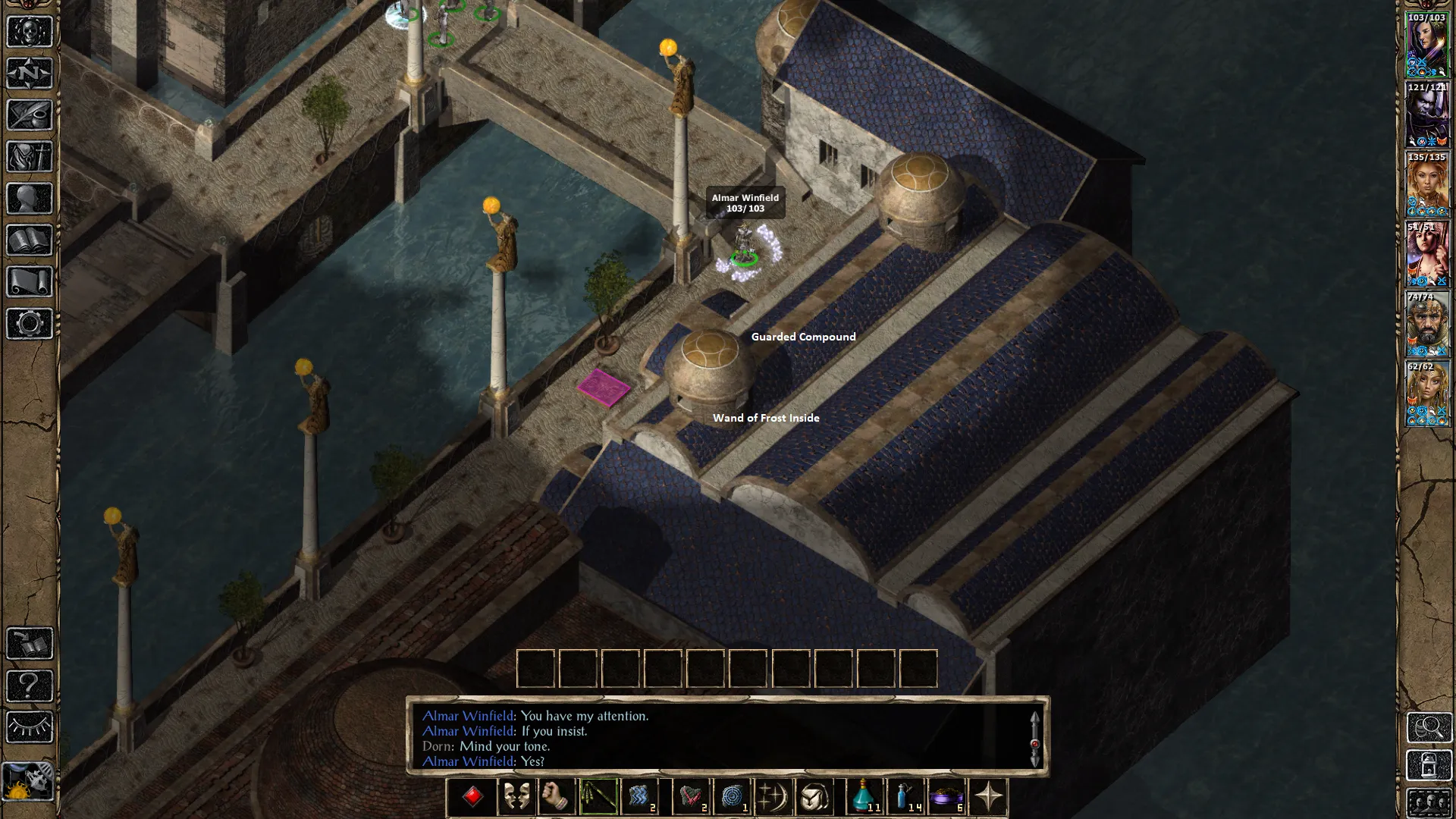Image resolution: width=1456 pixels, height=819 pixels.
Task: Open the area map compass button
Action: pos(30,74)
